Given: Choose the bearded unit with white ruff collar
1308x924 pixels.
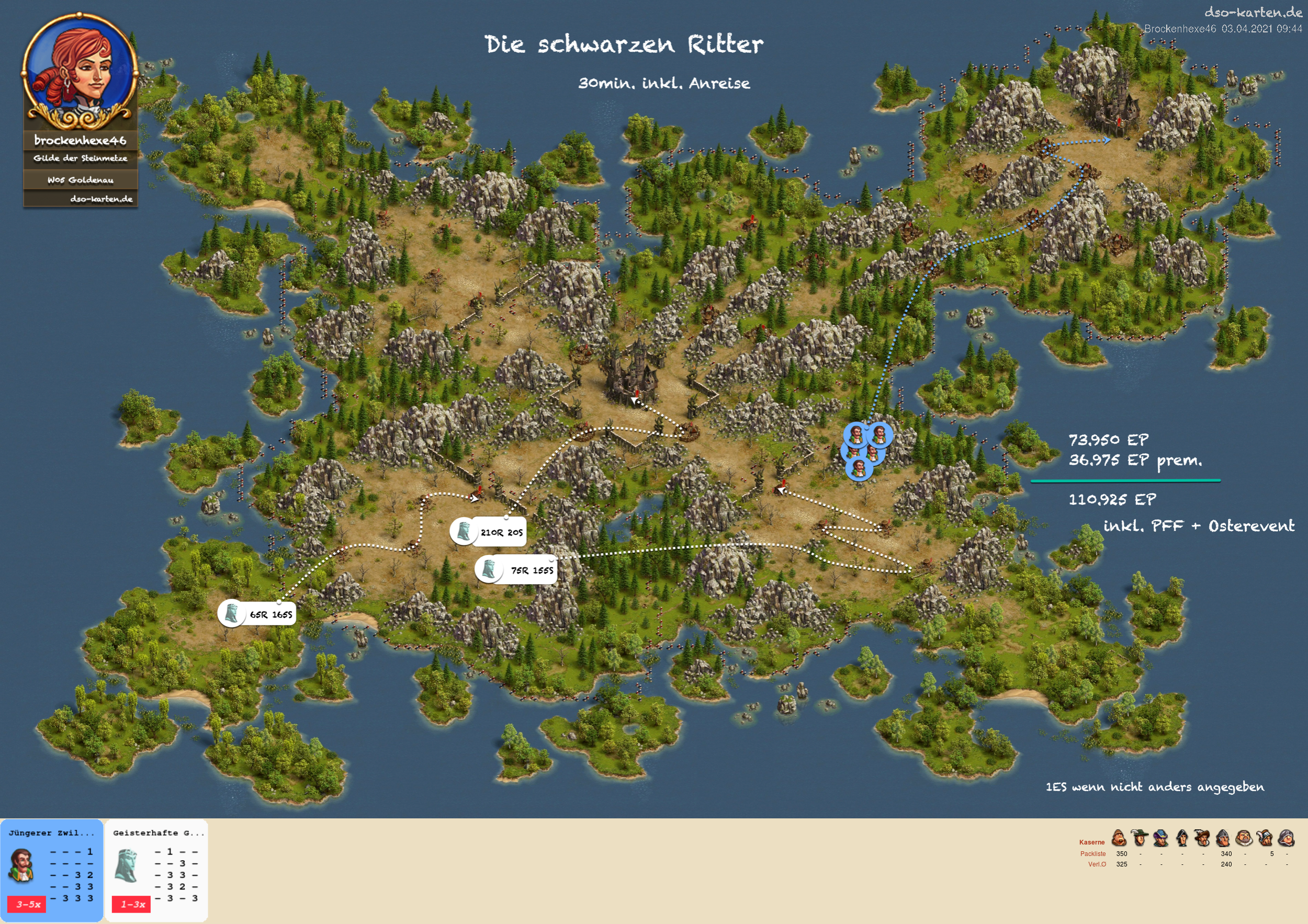Looking at the screenshot, I should 1244,838.
